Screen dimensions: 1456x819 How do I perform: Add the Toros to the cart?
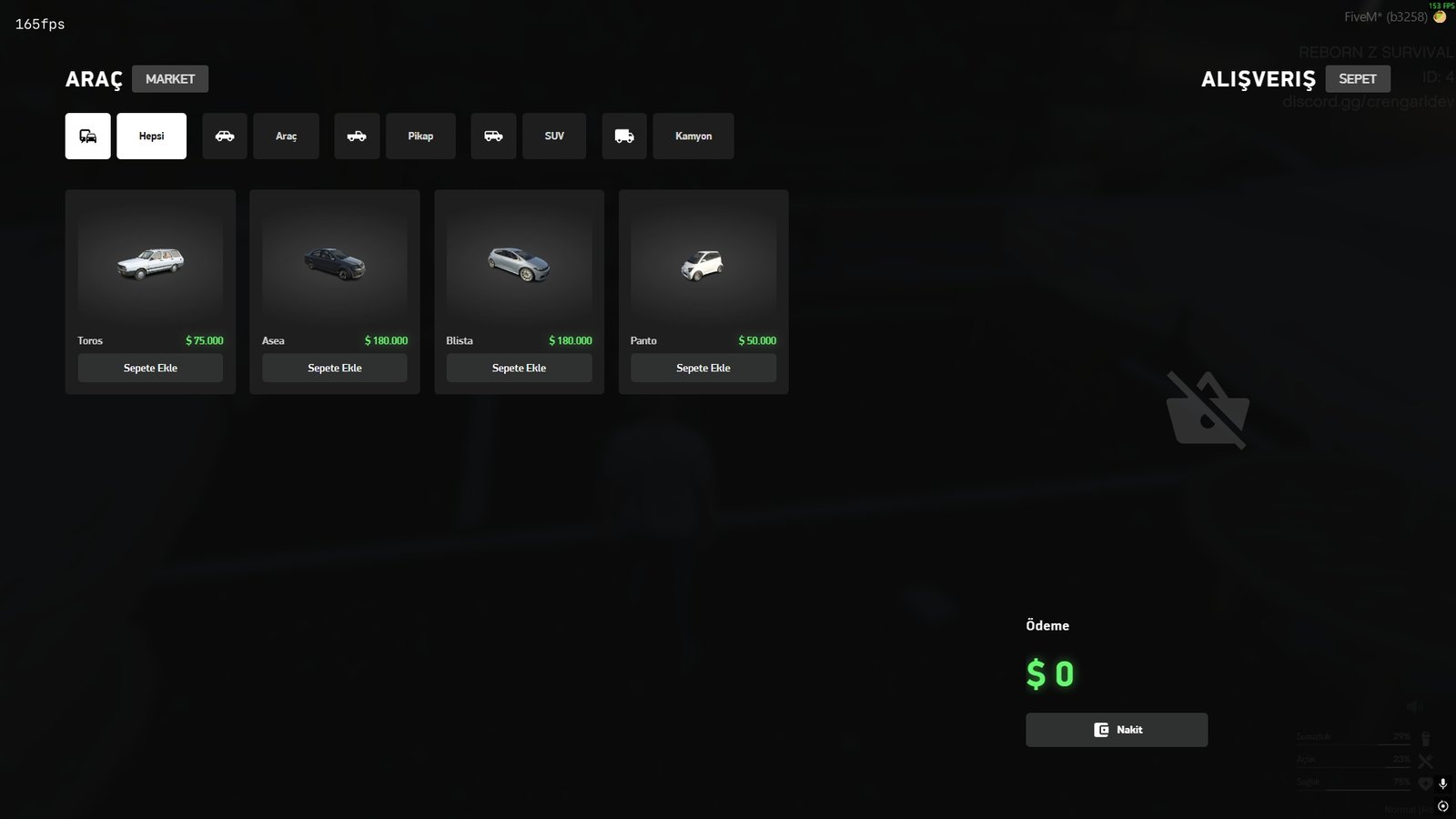(150, 368)
